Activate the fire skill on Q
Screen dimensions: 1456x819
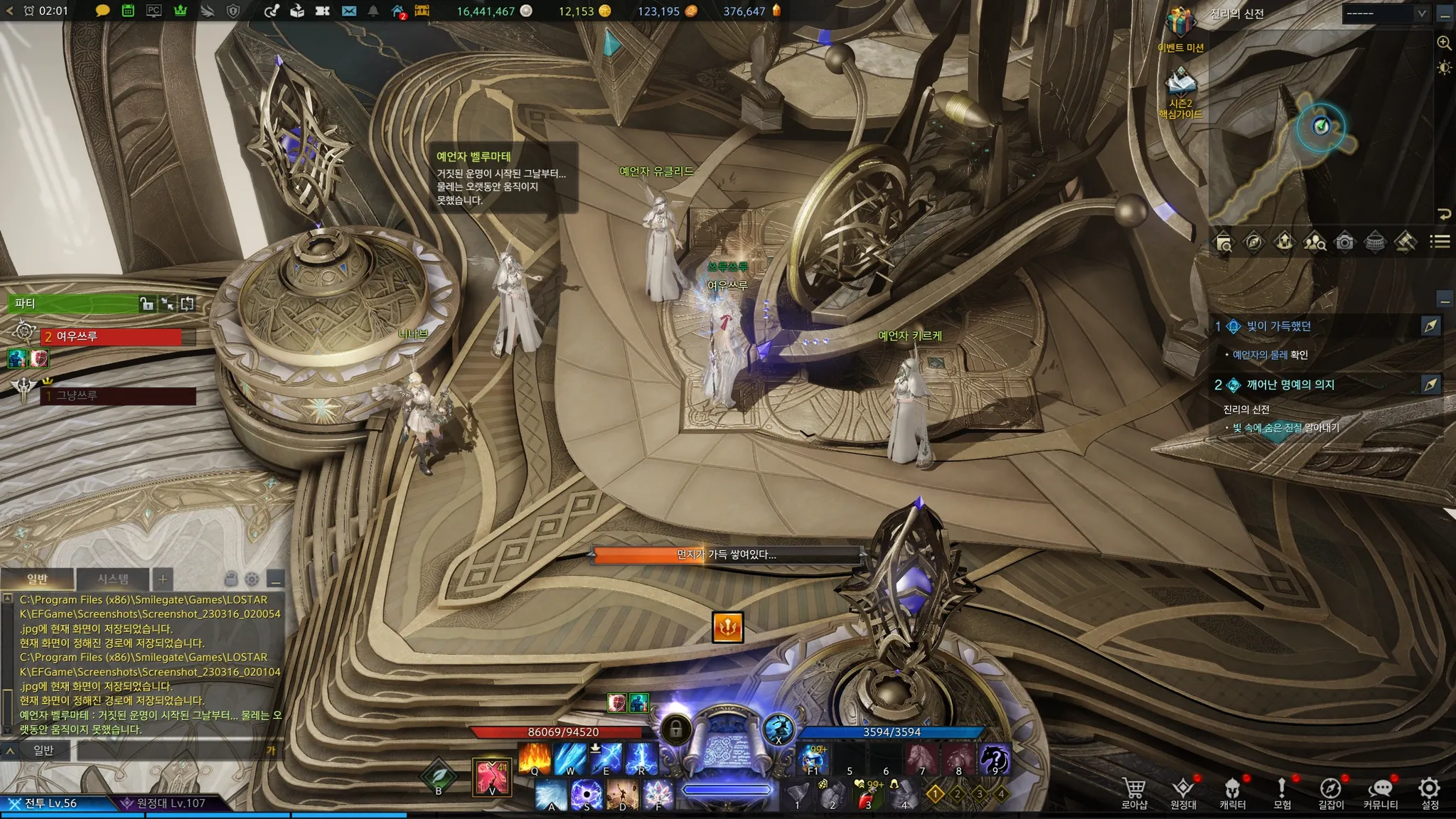[535, 759]
